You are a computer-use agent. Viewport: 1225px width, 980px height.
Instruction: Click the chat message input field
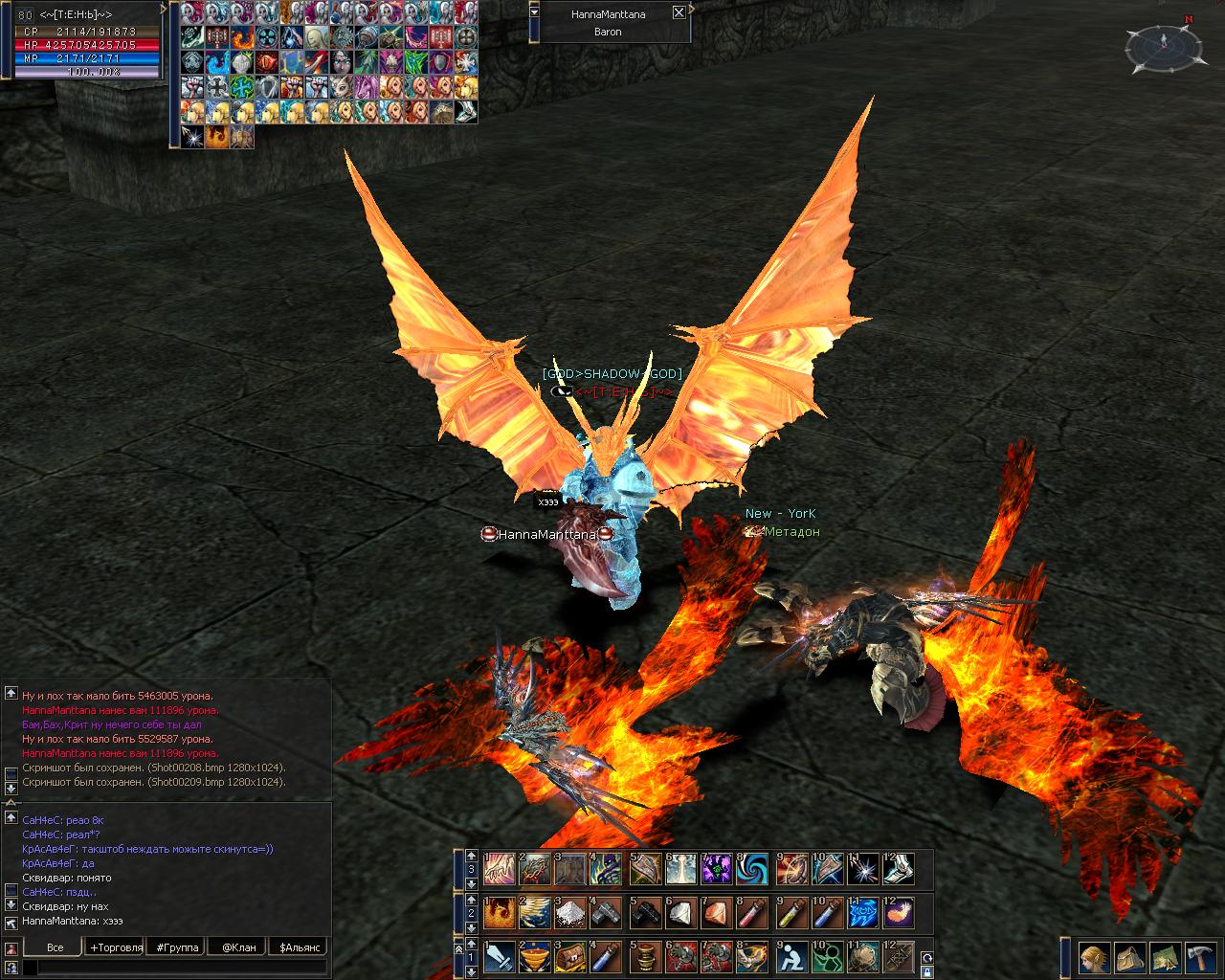tap(177, 969)
